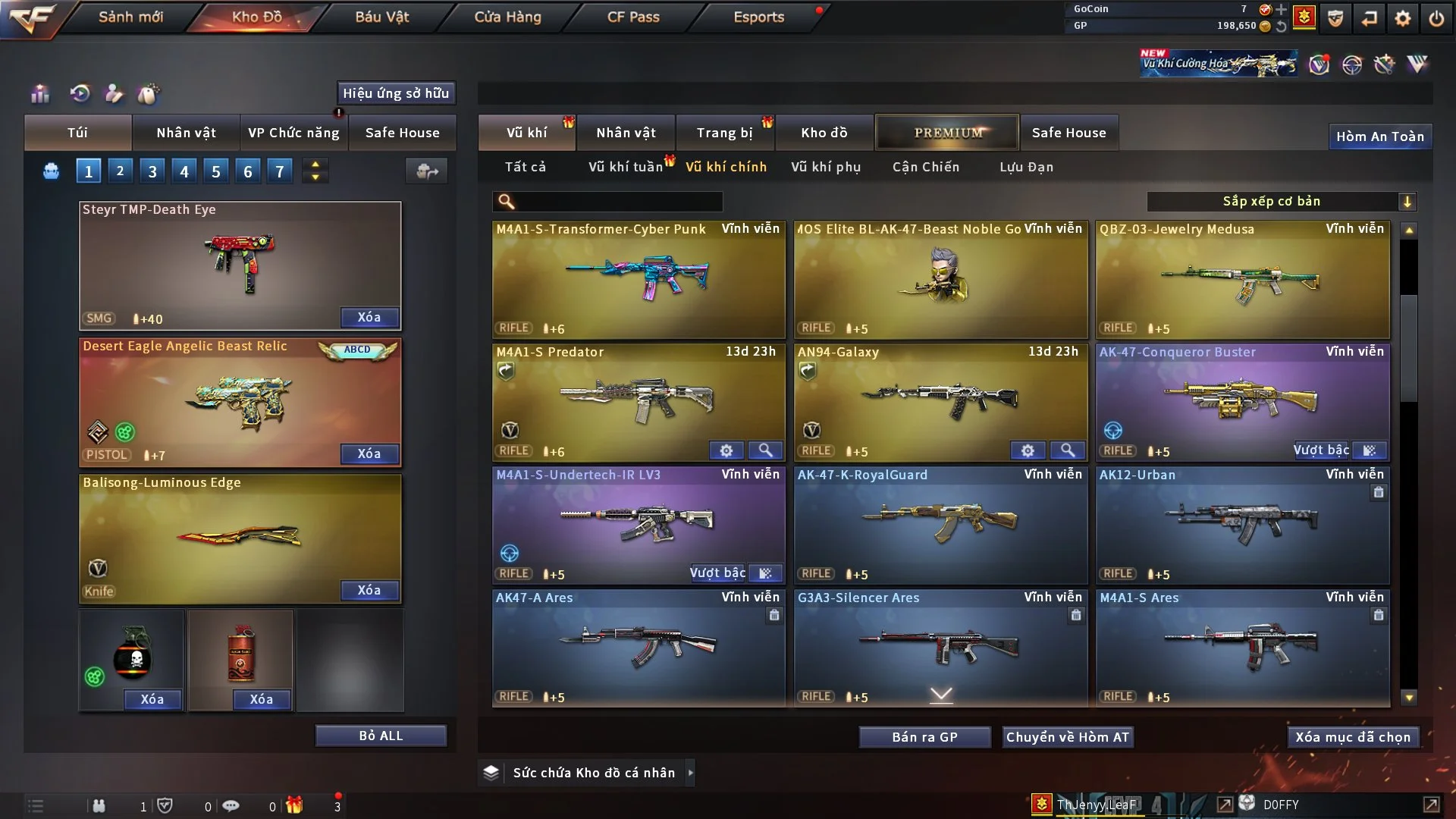Show the Cận Chiến melee category
Viewport: 1456px width, 819px height.
925,167
